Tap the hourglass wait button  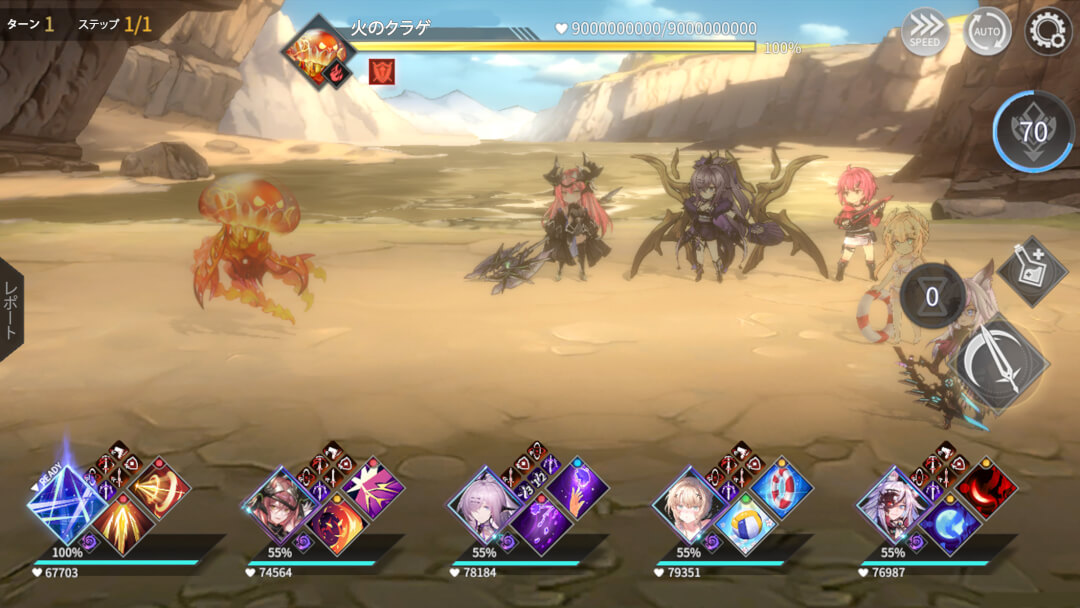tap(932, 297)
